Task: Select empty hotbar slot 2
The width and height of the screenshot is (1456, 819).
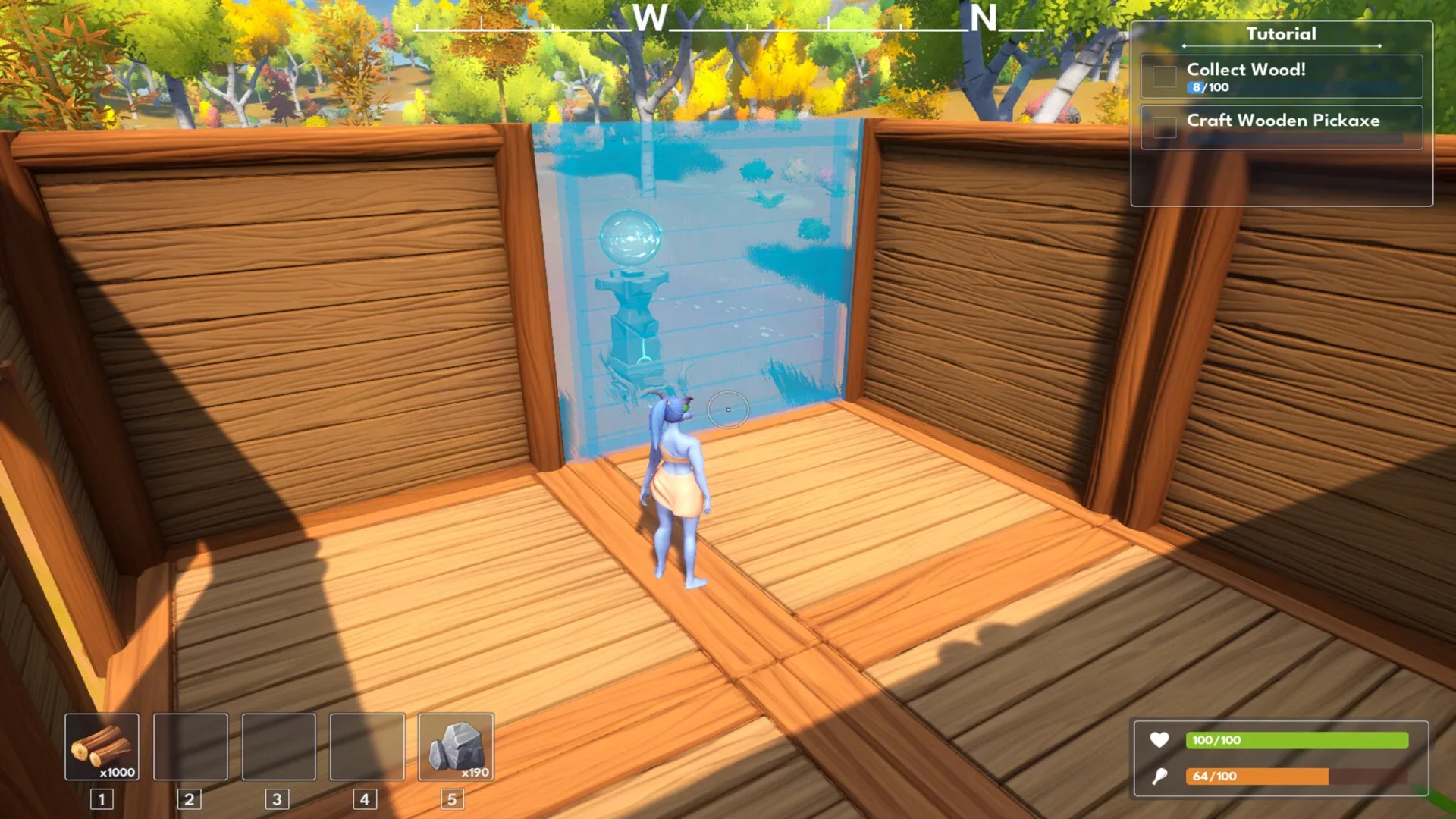Action: click(190, 747)
